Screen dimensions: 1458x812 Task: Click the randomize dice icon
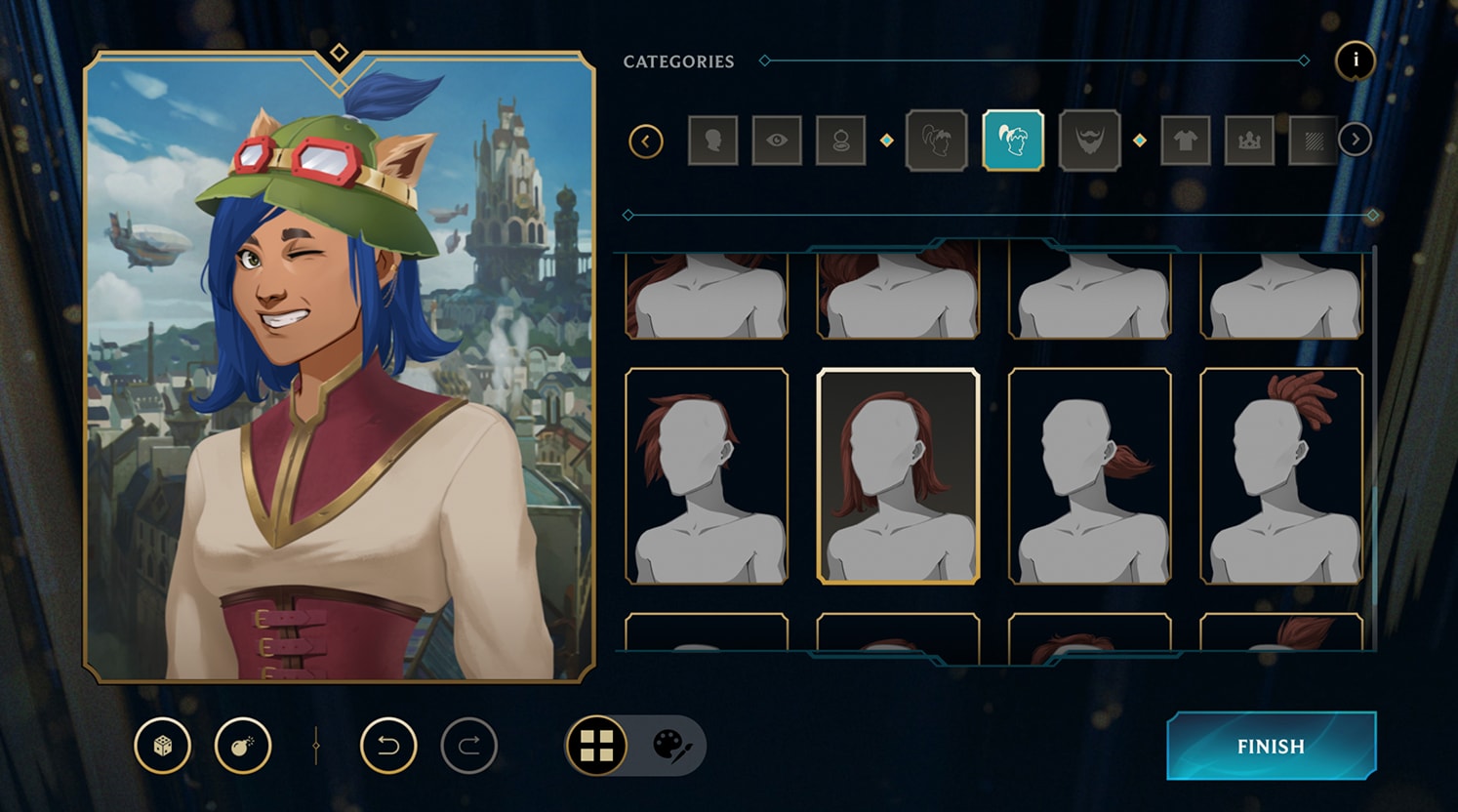162,745
